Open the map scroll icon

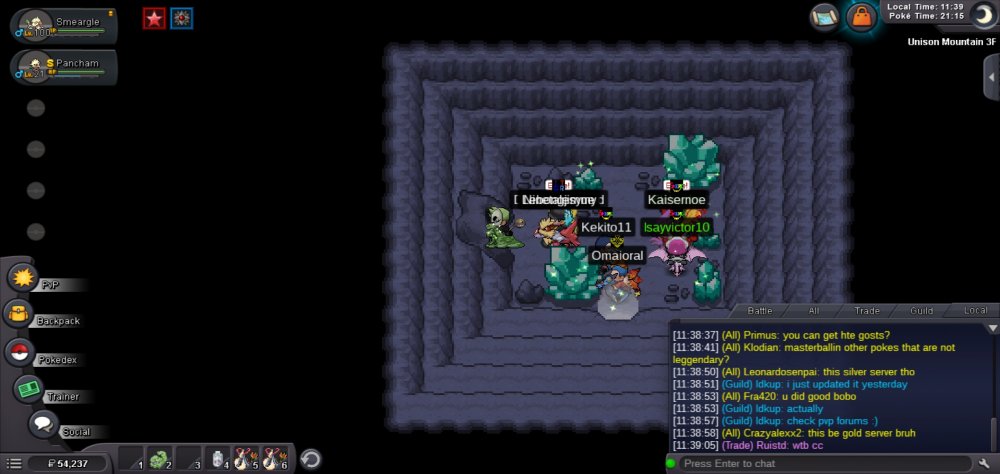[826, 17]
